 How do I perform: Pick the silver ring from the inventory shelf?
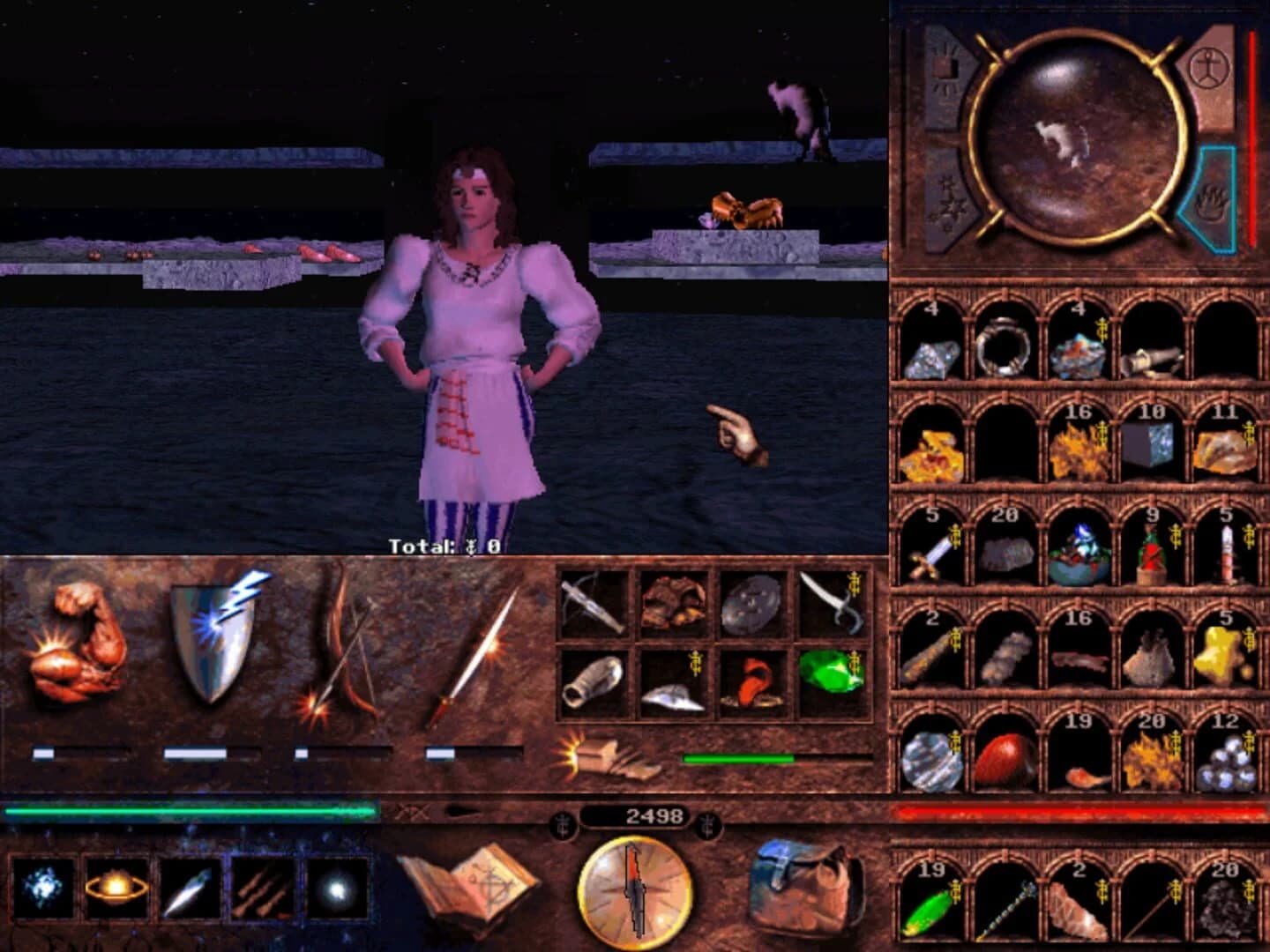1002,348
